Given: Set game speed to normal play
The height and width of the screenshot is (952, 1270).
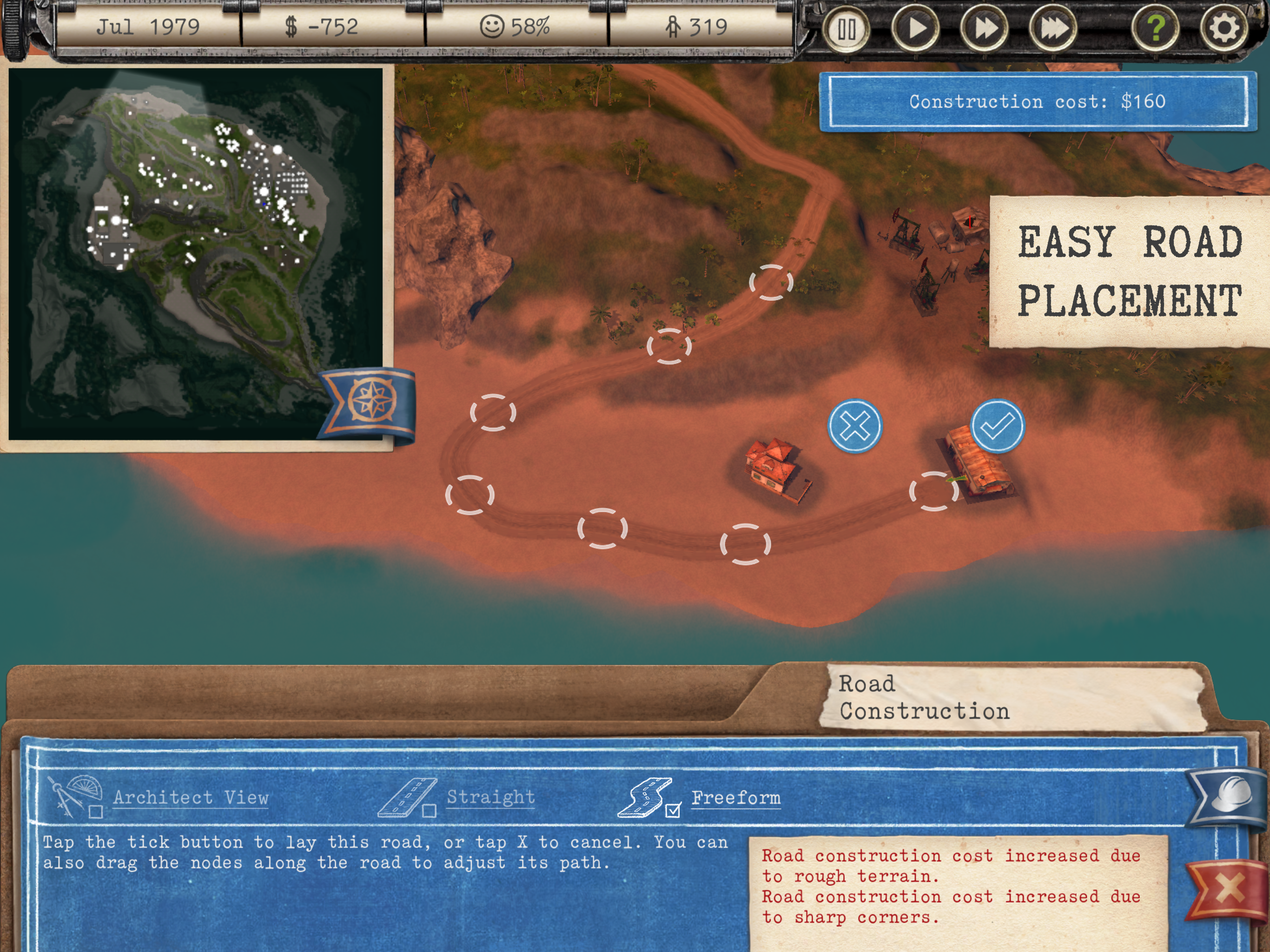Looking at the screenshot, I should tap(916, 29).
